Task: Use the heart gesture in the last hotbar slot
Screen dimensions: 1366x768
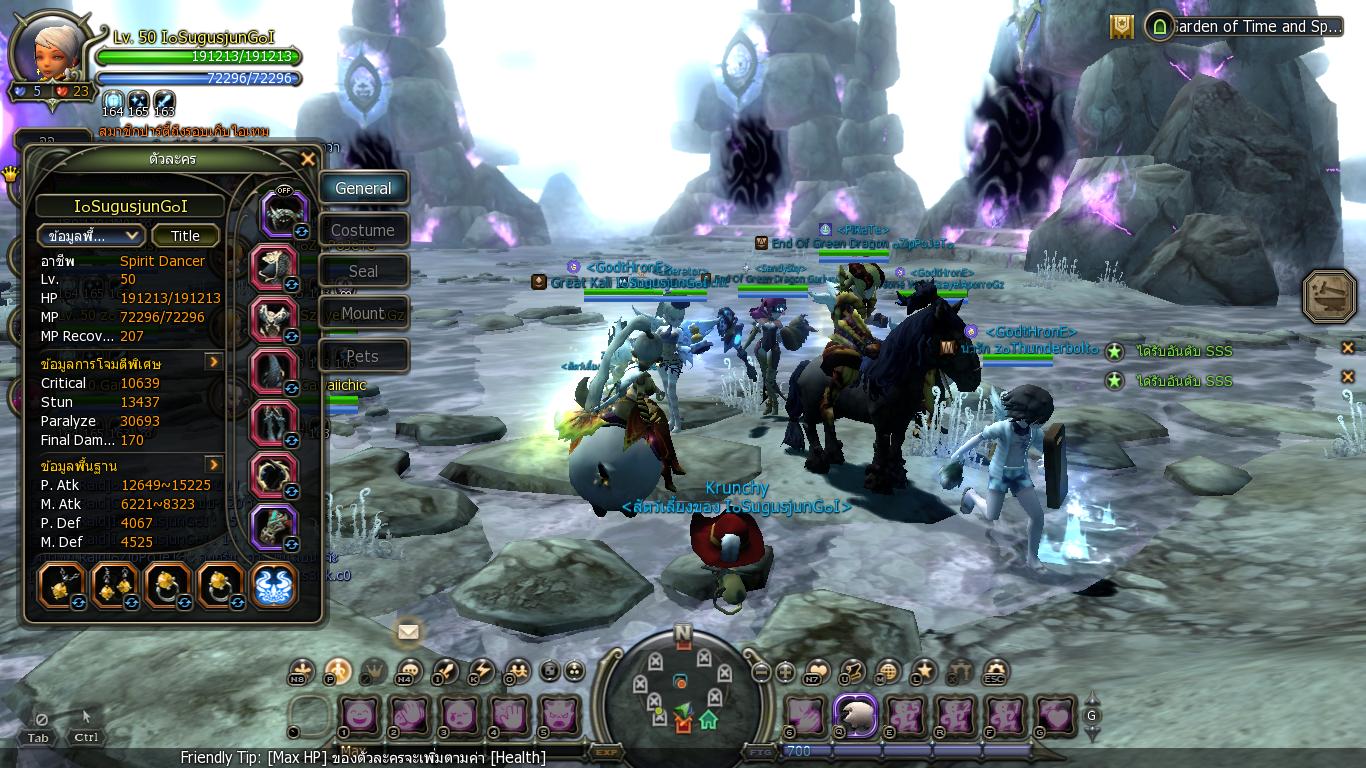Action: click(1056, 716)
